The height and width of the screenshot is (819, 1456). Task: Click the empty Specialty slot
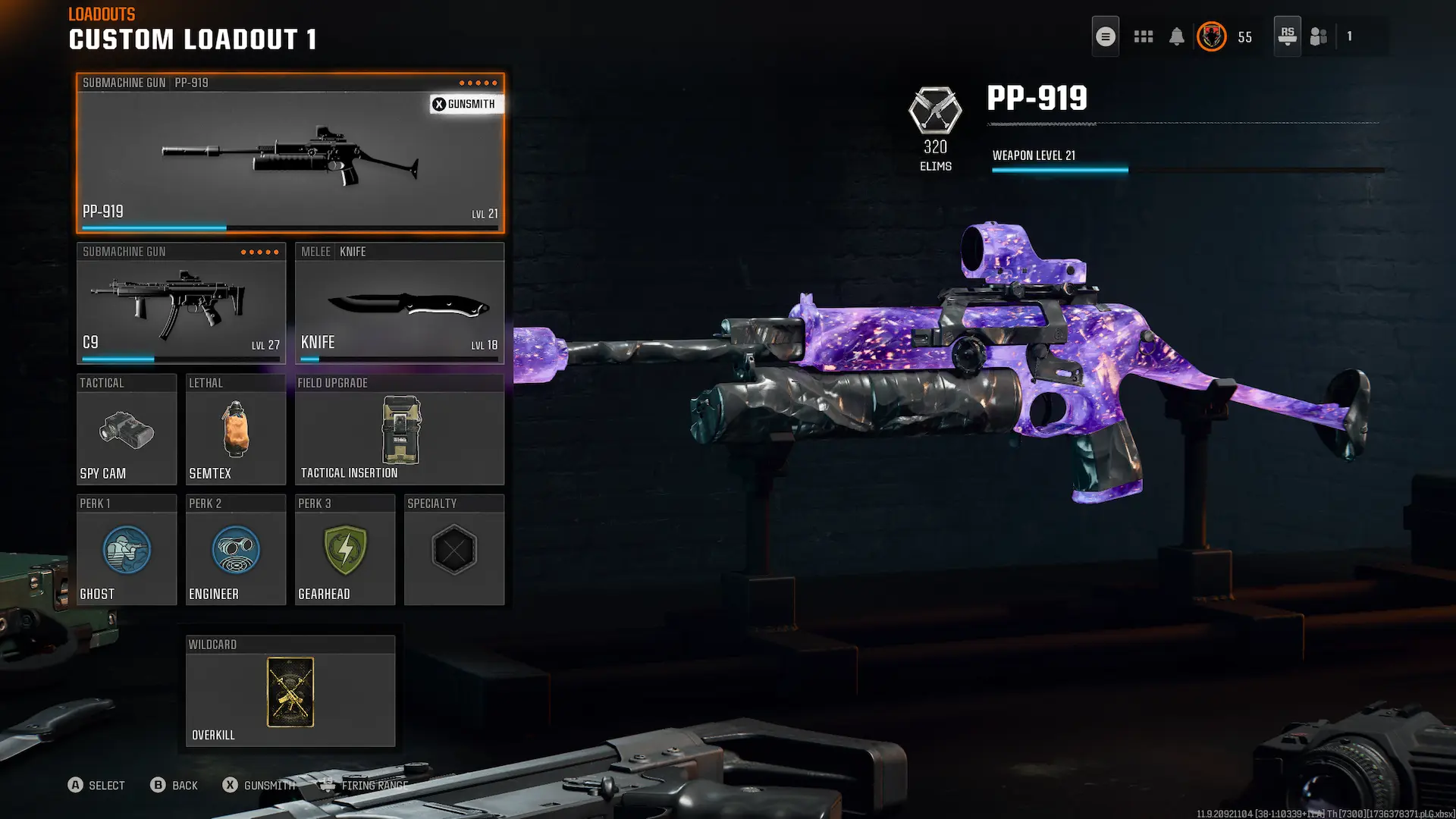pyautogui.click(x=453, y=551)
